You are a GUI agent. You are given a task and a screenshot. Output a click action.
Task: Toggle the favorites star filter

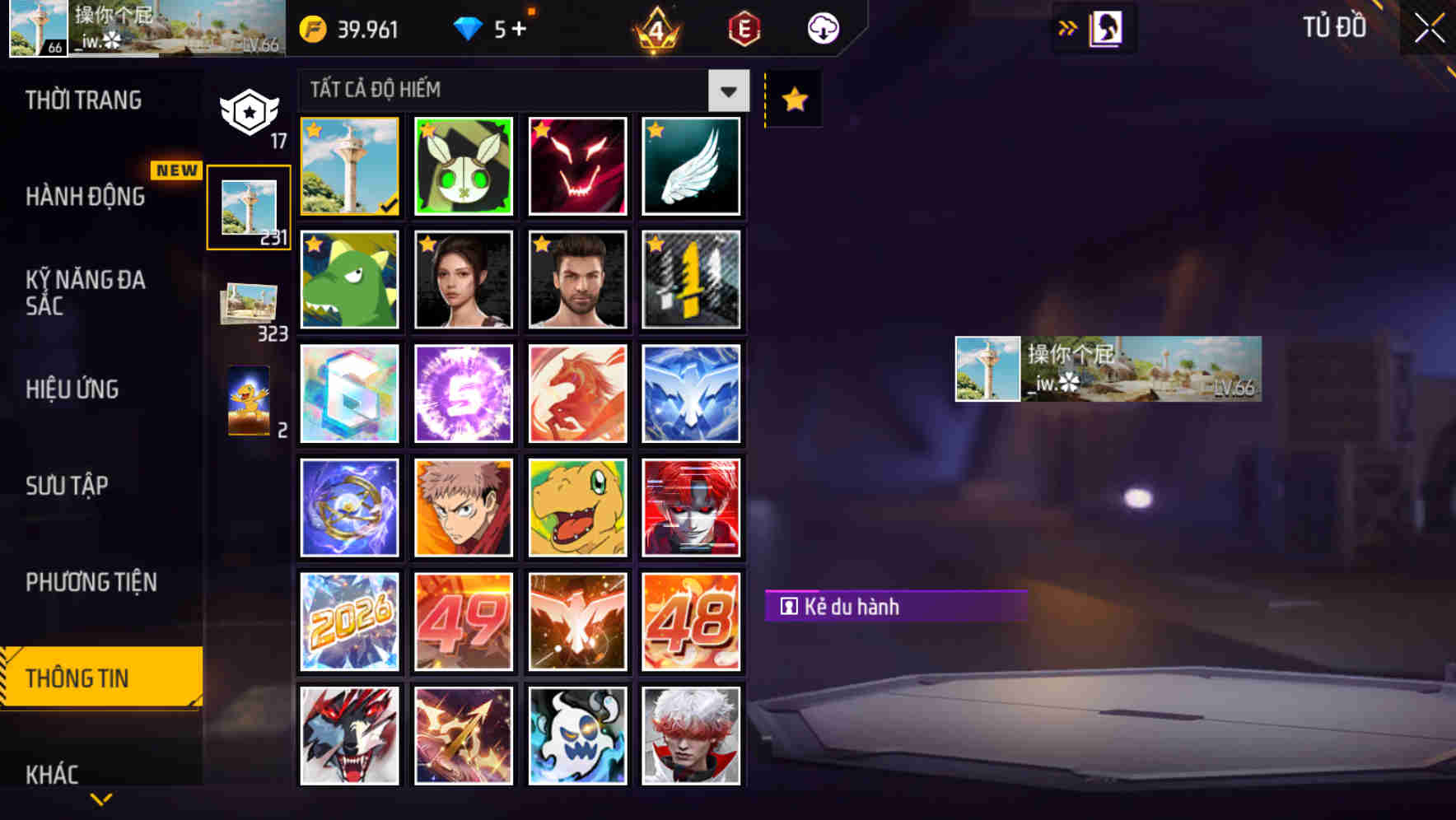792,99
